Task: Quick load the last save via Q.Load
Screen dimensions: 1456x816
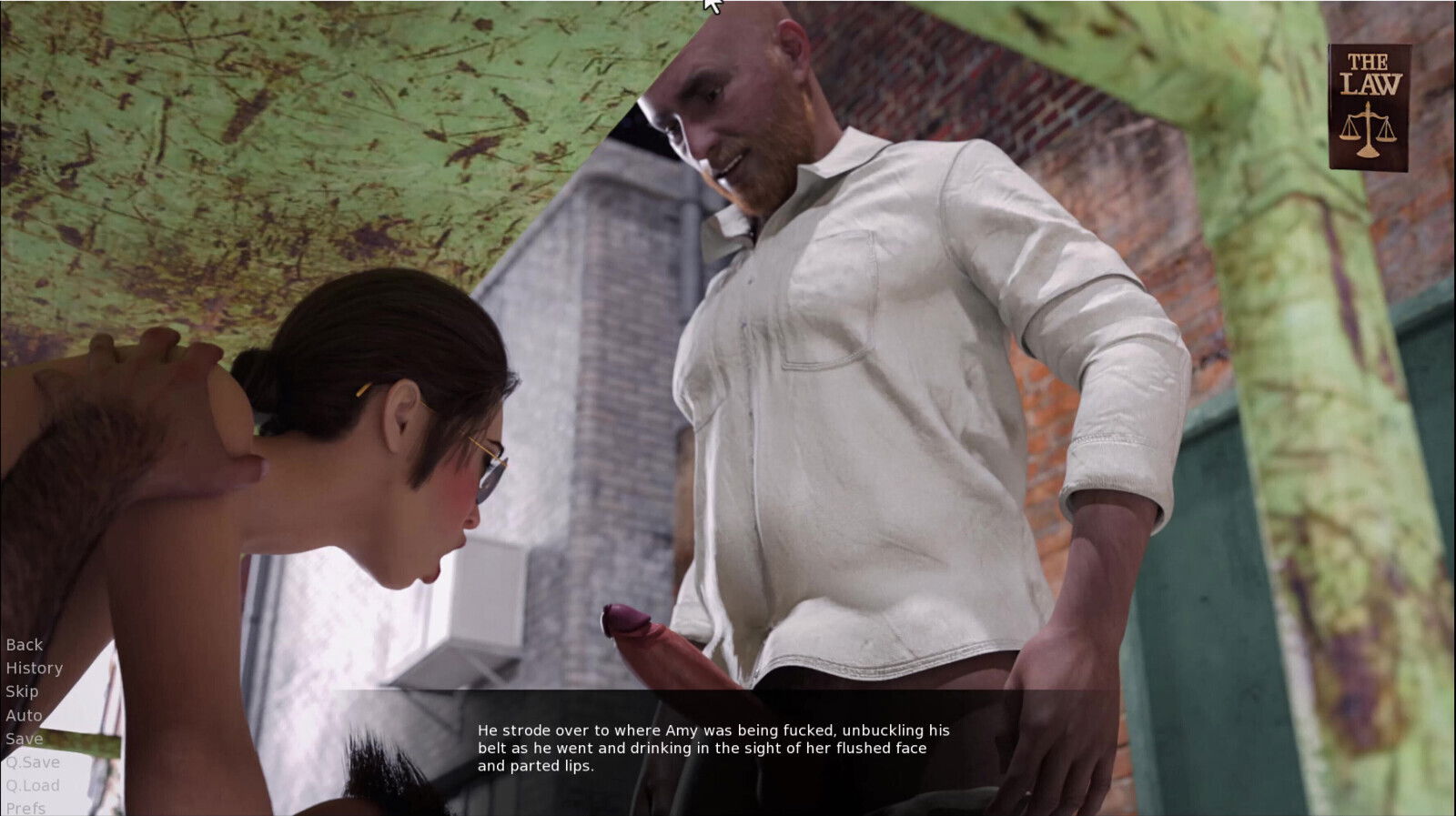Action: pos(32,786)
